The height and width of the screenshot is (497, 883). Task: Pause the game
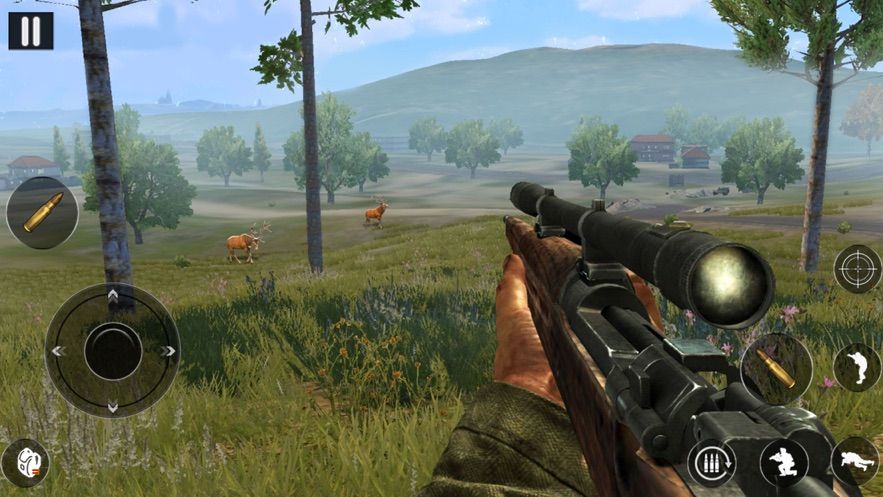(x=30, y=30)
